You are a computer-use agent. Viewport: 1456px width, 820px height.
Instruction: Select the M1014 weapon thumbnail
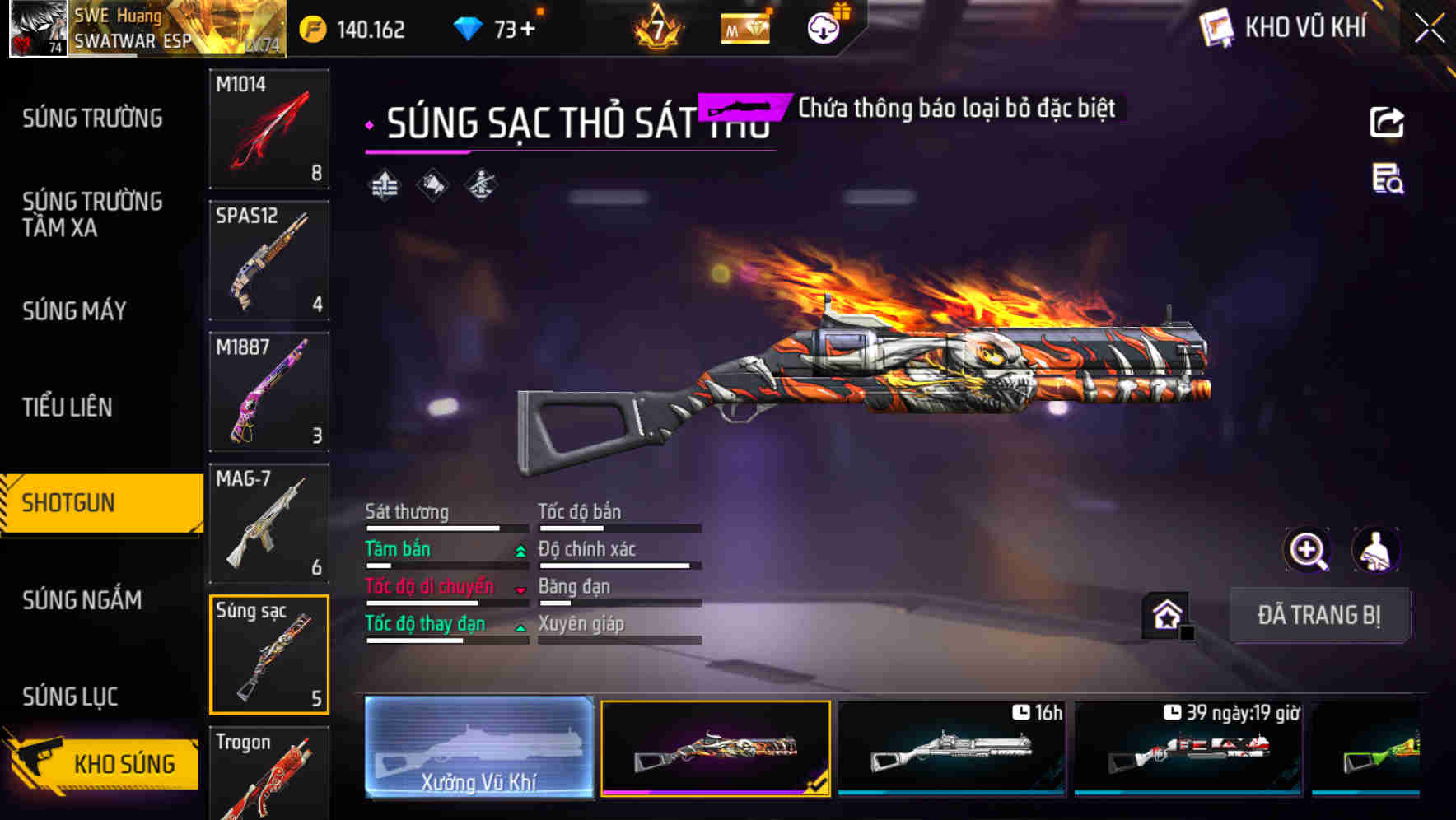point(268,129)
